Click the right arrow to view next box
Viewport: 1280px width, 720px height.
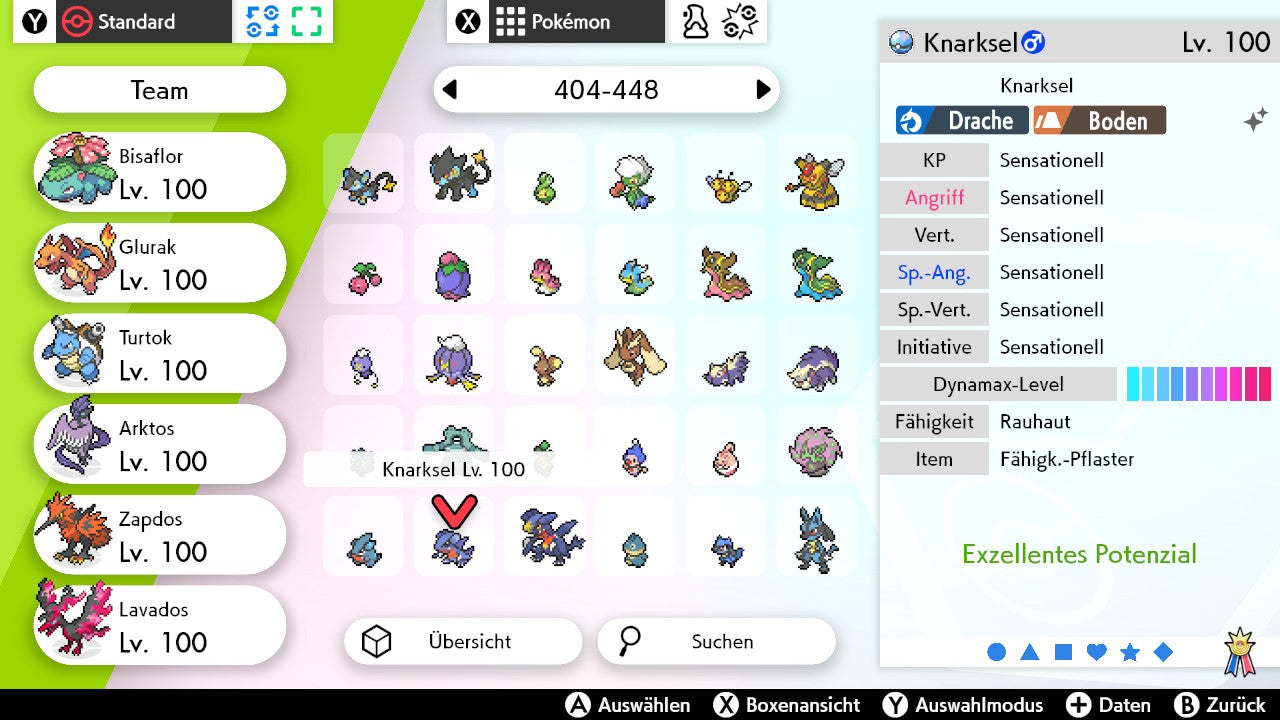tap(762, 90)
